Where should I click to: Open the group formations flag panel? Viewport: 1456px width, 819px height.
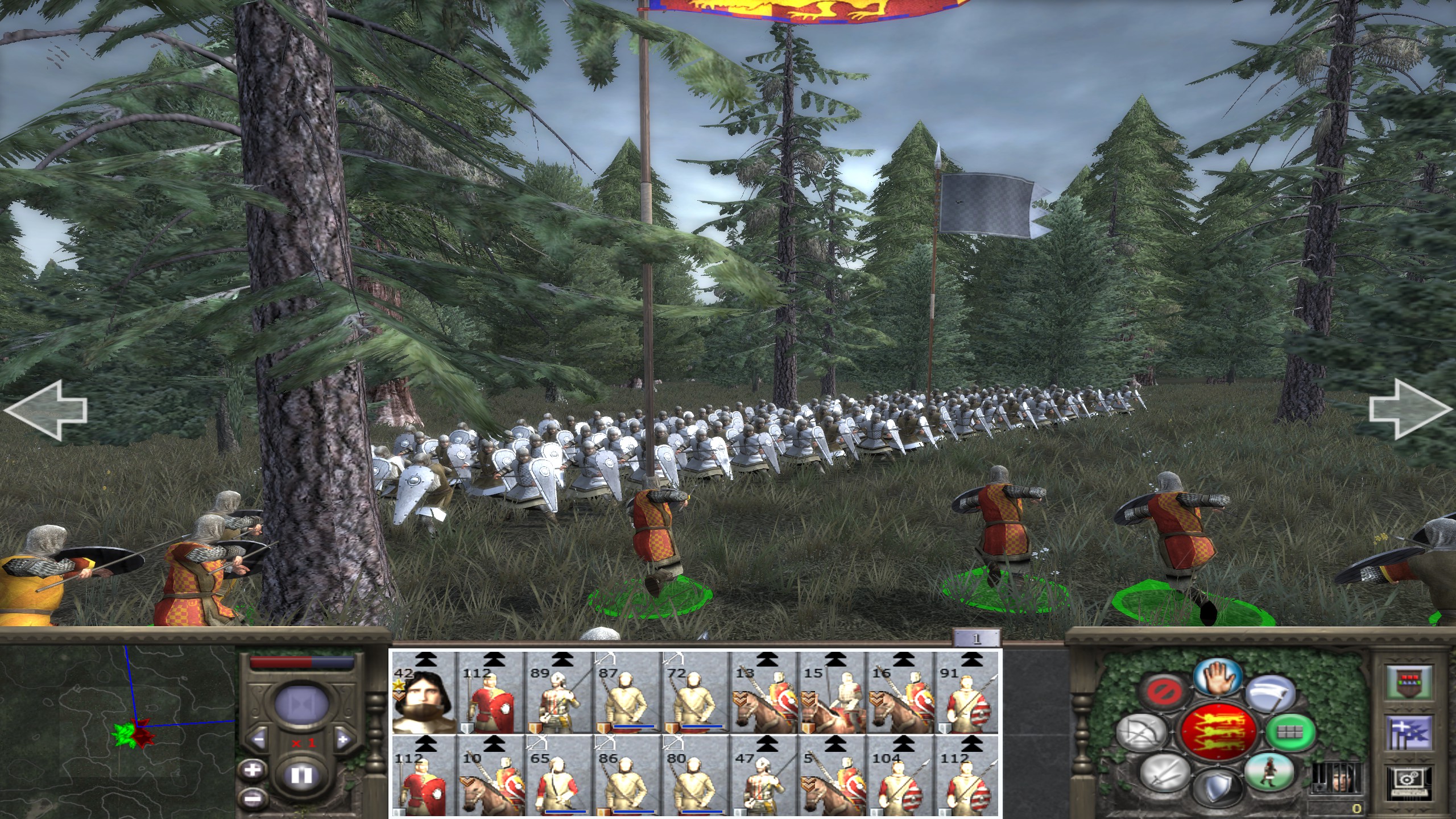point(1408,734)
